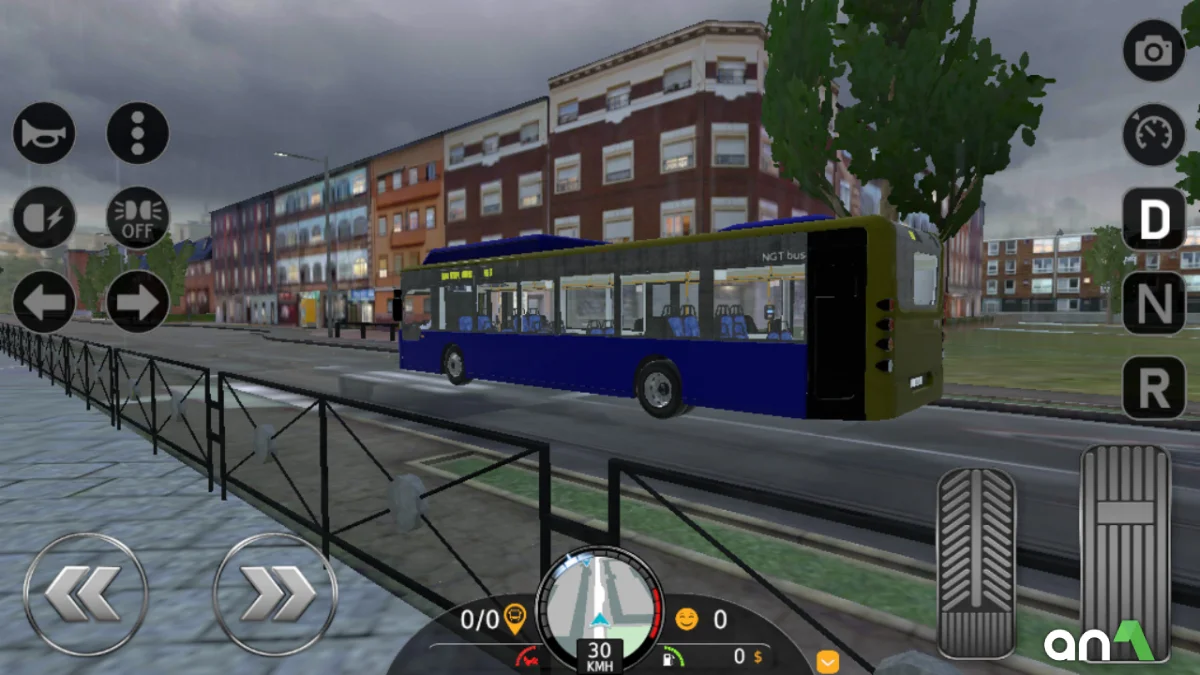Switch camera view with the camera icon

point(1153,50)
